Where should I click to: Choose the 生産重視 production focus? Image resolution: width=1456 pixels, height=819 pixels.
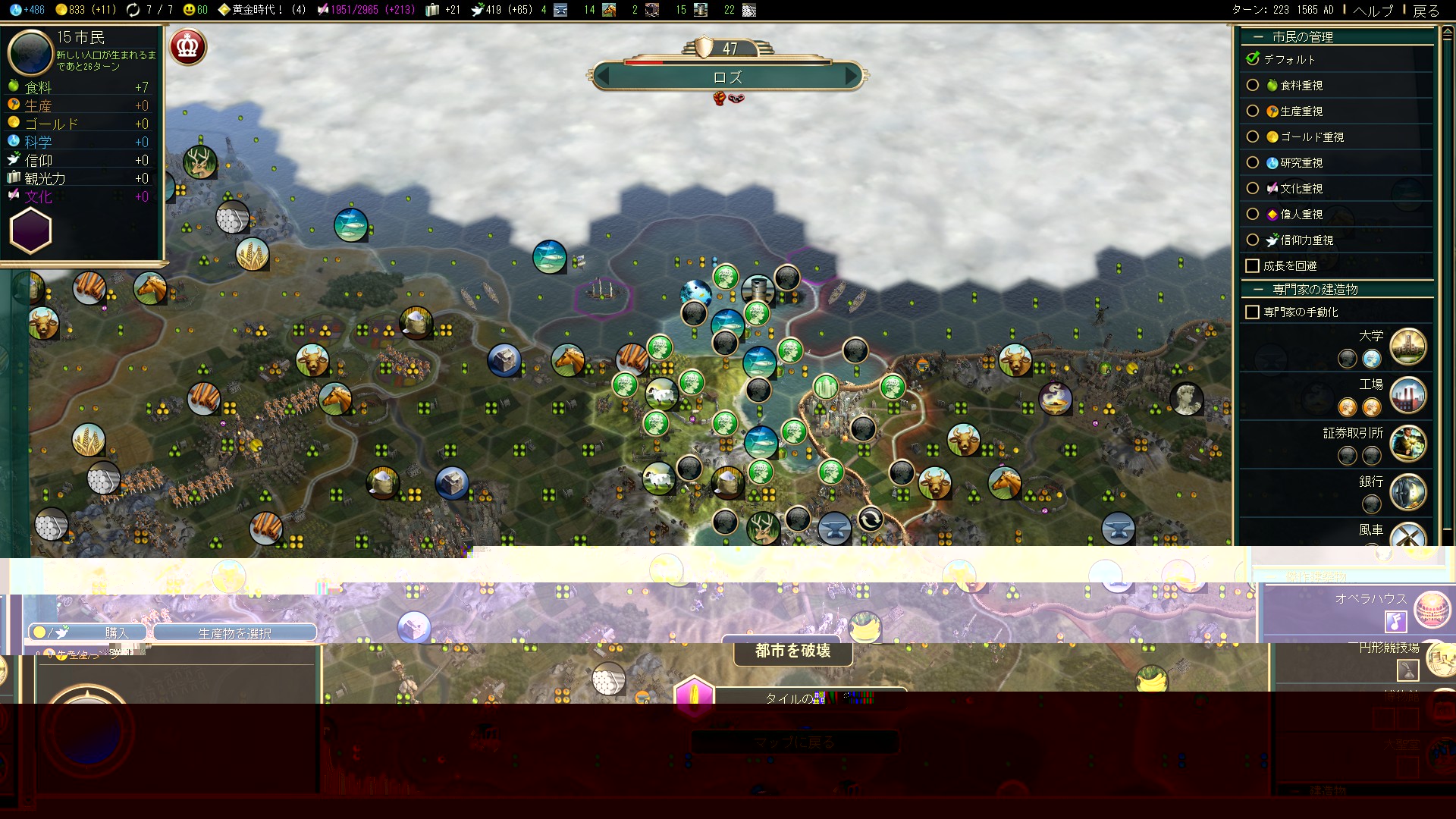click(x=1253, y=111)
